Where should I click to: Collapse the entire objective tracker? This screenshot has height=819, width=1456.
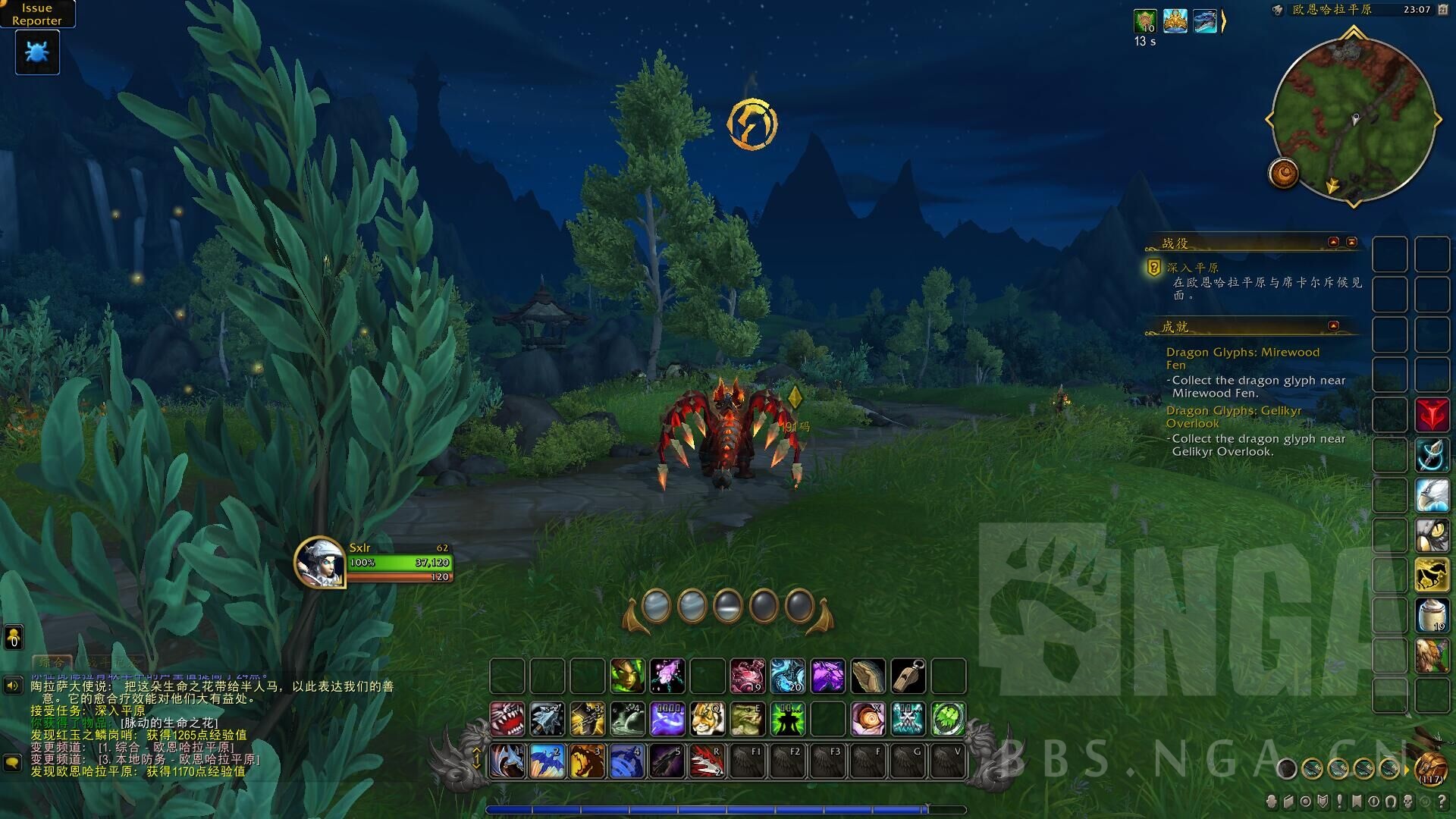click(1353, 242)
